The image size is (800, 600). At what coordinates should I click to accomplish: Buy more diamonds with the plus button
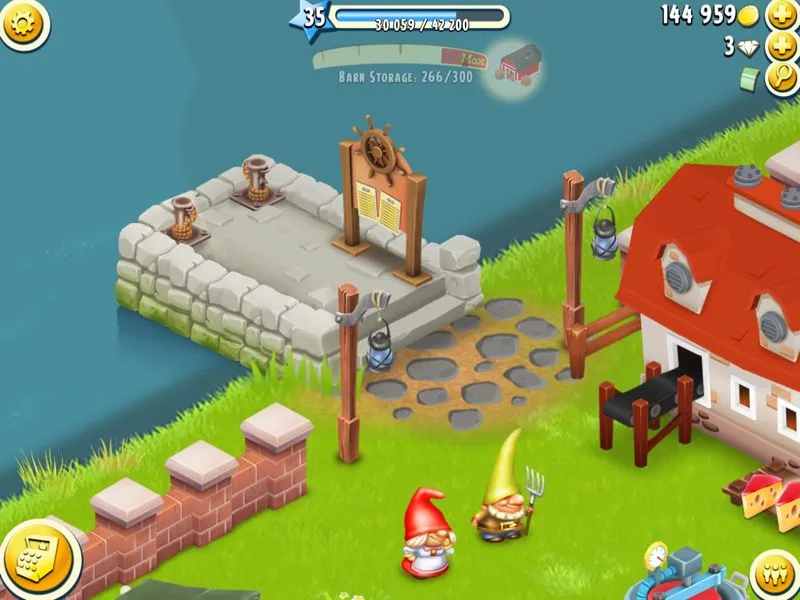781,46
